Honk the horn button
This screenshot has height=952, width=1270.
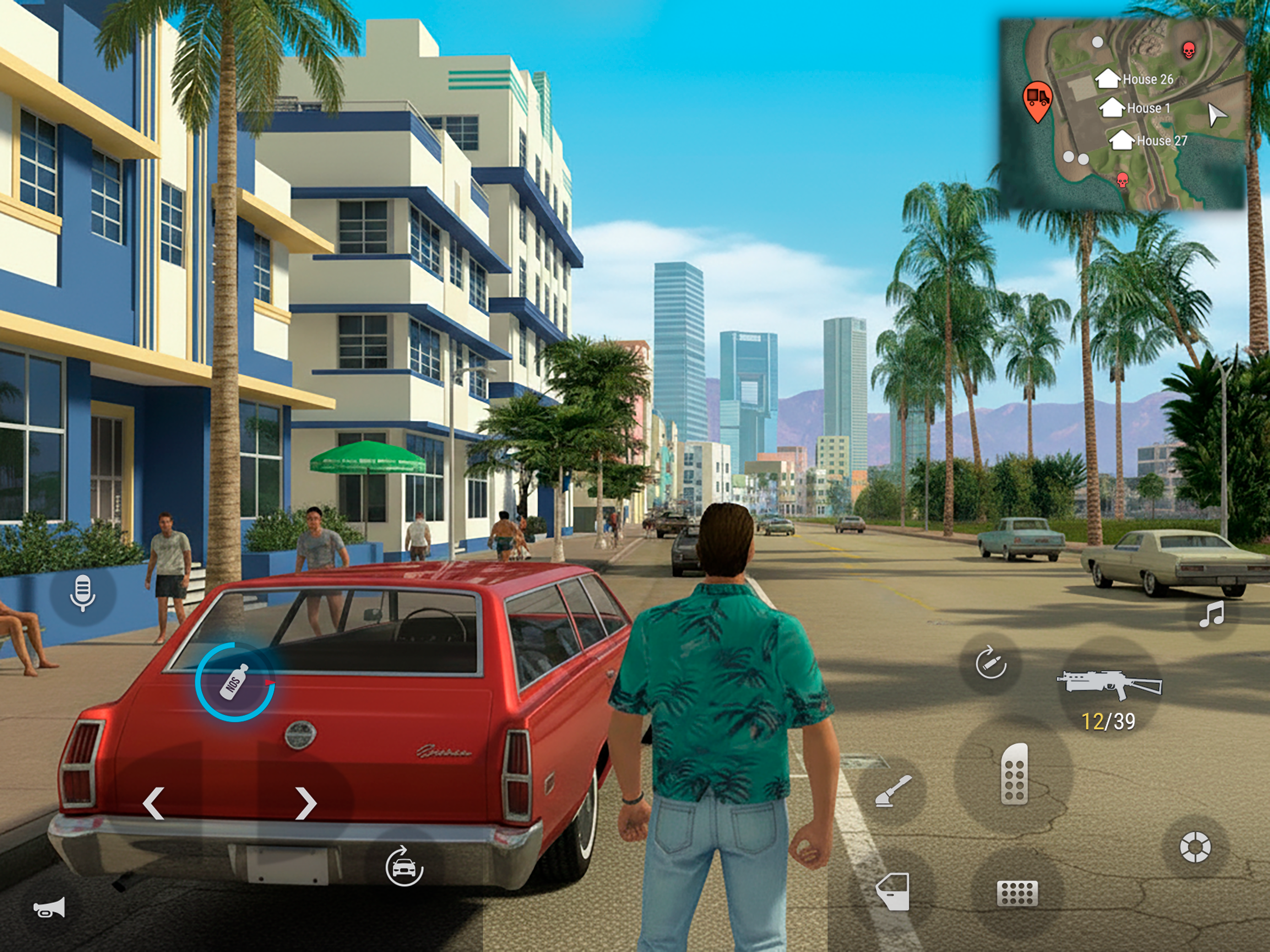point(49,908)
